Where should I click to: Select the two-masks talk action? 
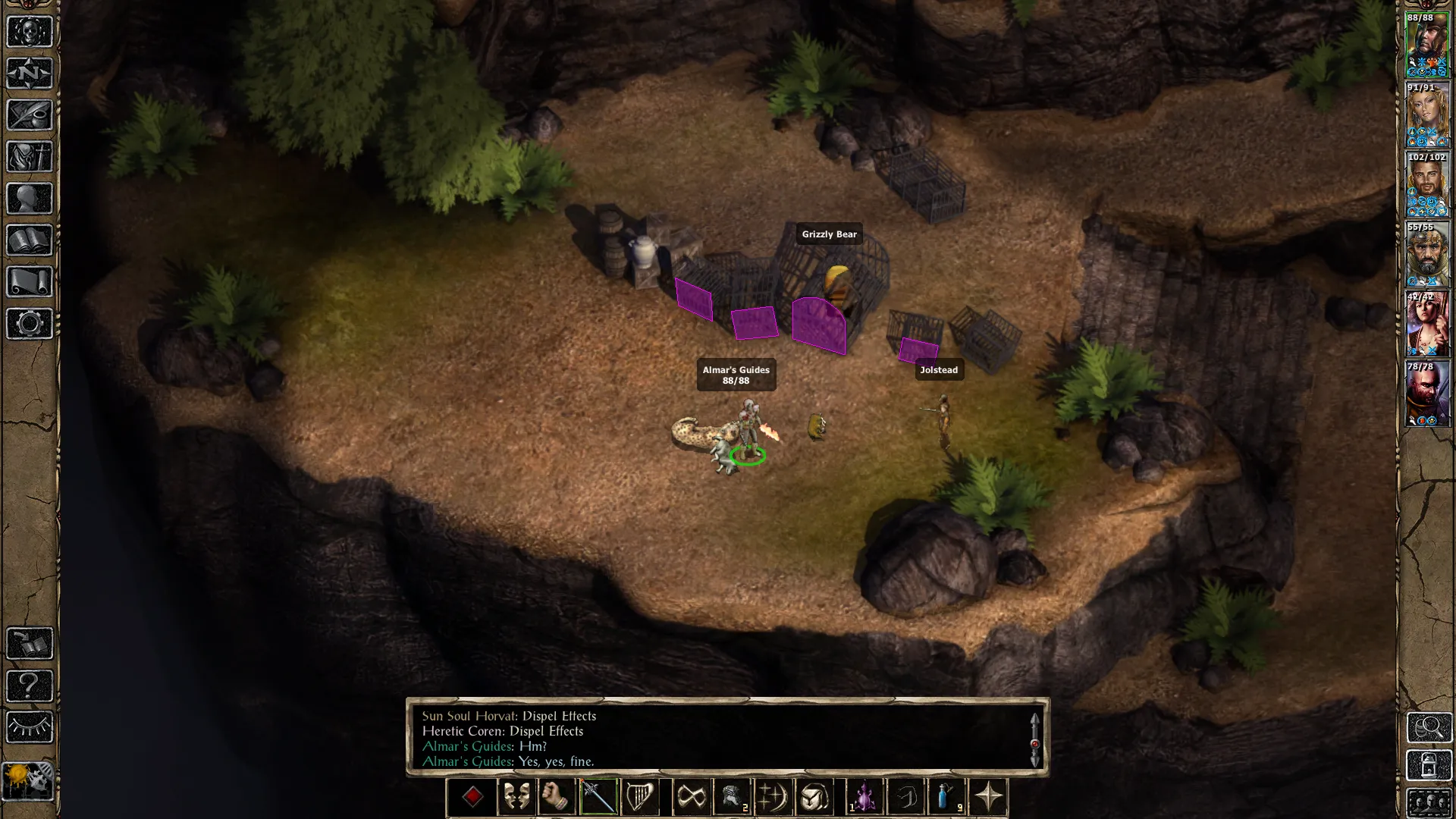tap(516, 797)
